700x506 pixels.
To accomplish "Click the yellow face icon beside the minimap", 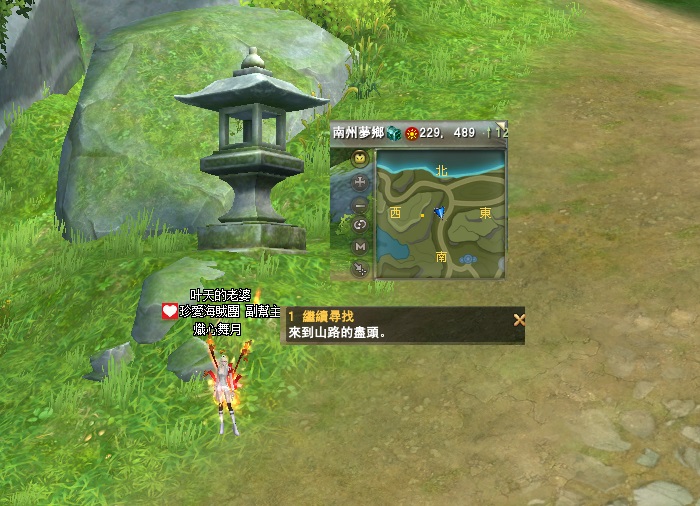I will pos(360,159).
